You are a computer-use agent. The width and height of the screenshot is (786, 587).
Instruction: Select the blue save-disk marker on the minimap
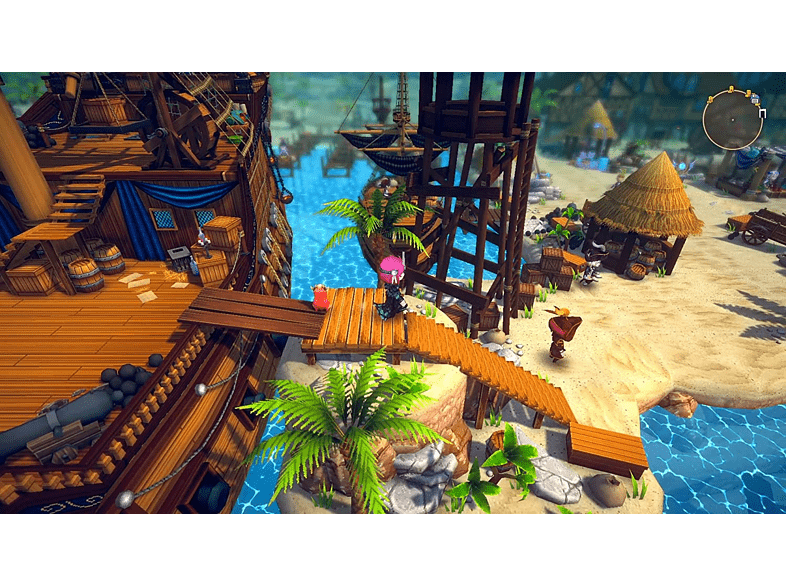pos(754,99)
